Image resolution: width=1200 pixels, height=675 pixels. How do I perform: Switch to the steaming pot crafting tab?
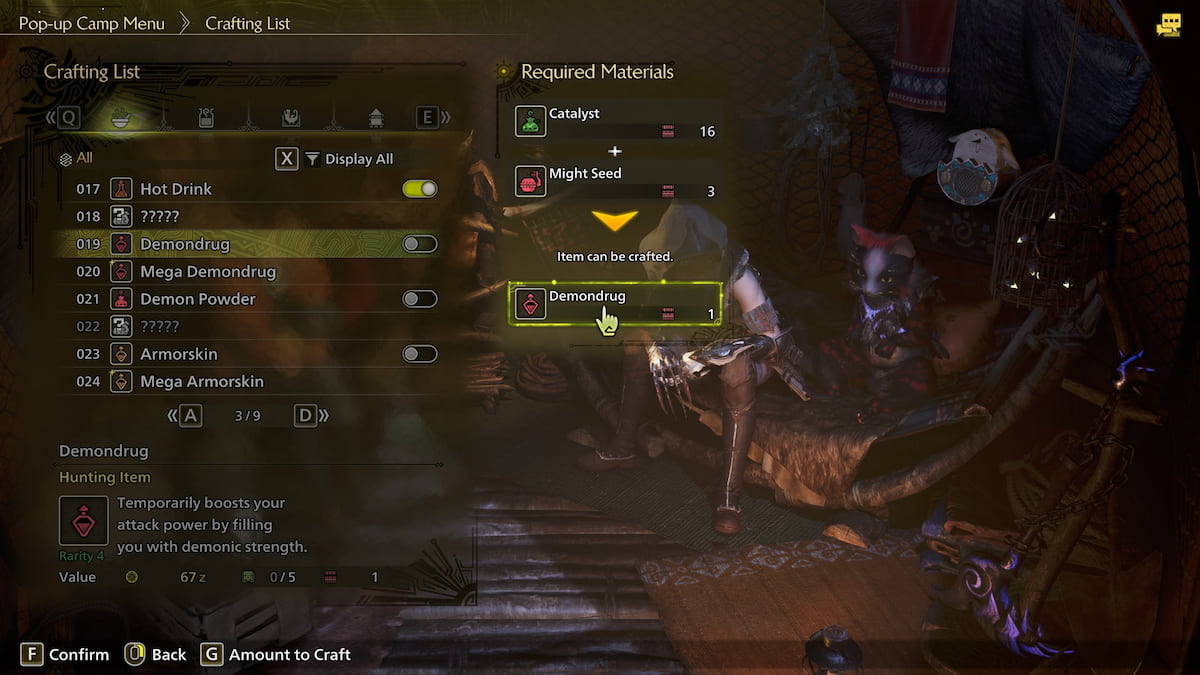coord(206,118)
